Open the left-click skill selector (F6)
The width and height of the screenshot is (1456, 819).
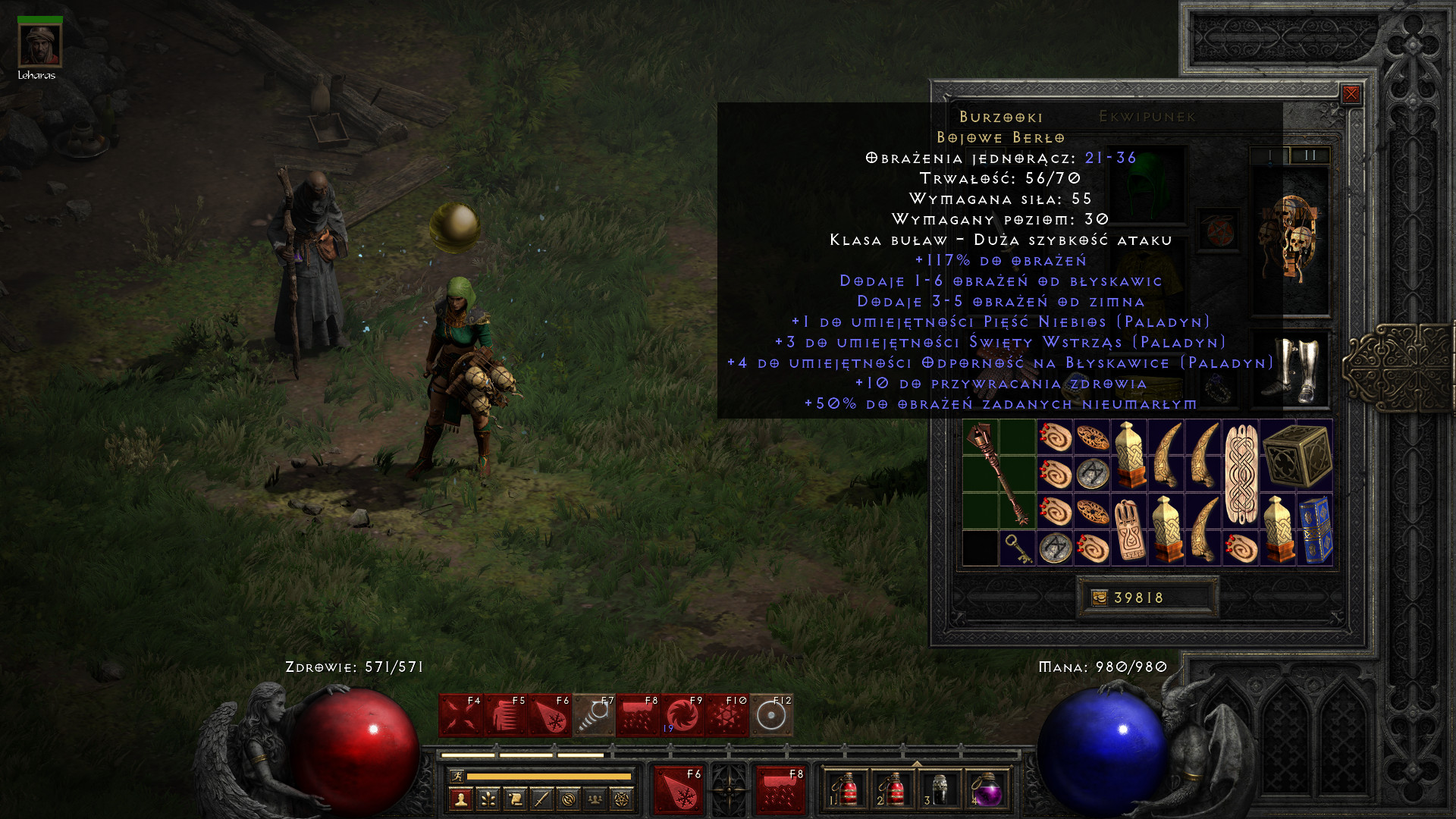[677, 790]
